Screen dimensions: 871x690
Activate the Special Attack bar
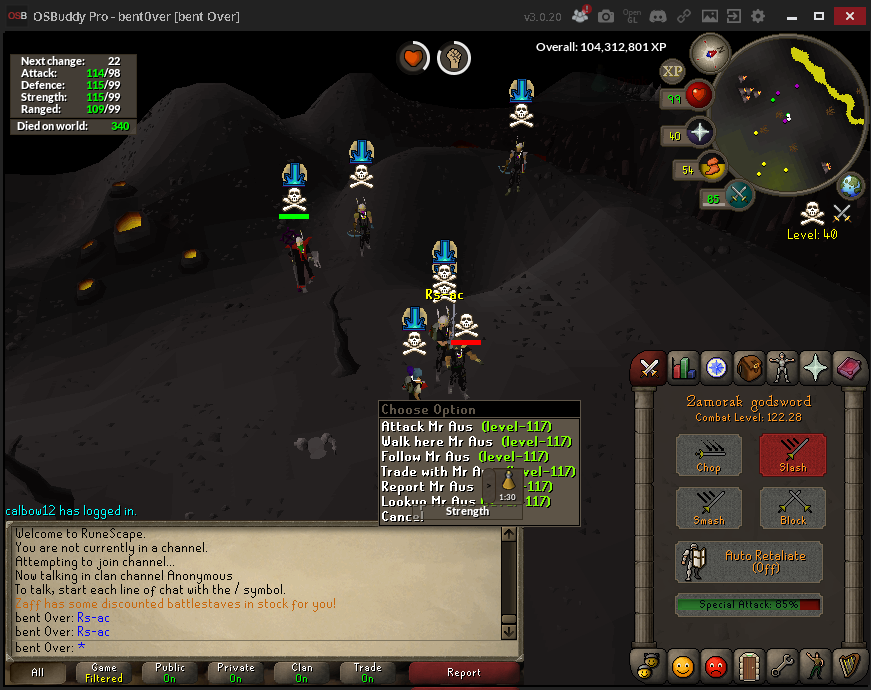coord(750,604)
